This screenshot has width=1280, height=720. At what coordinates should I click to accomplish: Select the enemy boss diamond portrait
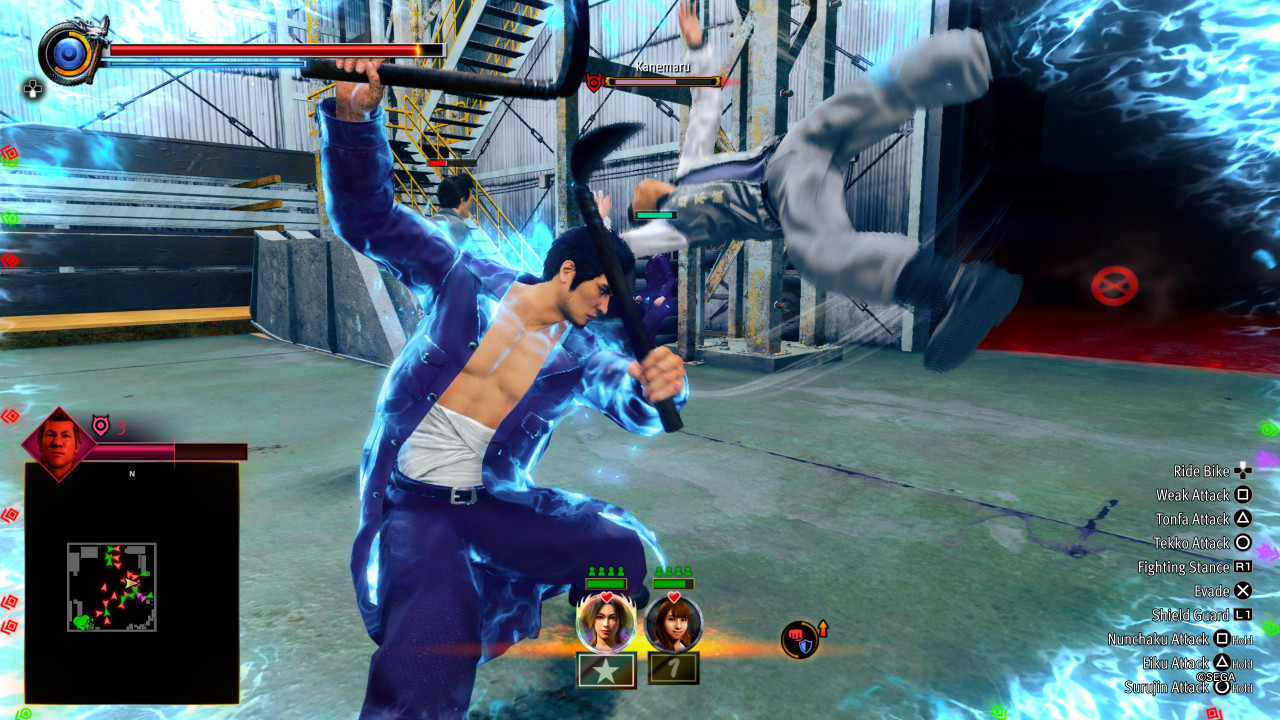click(x=59, y=443)
